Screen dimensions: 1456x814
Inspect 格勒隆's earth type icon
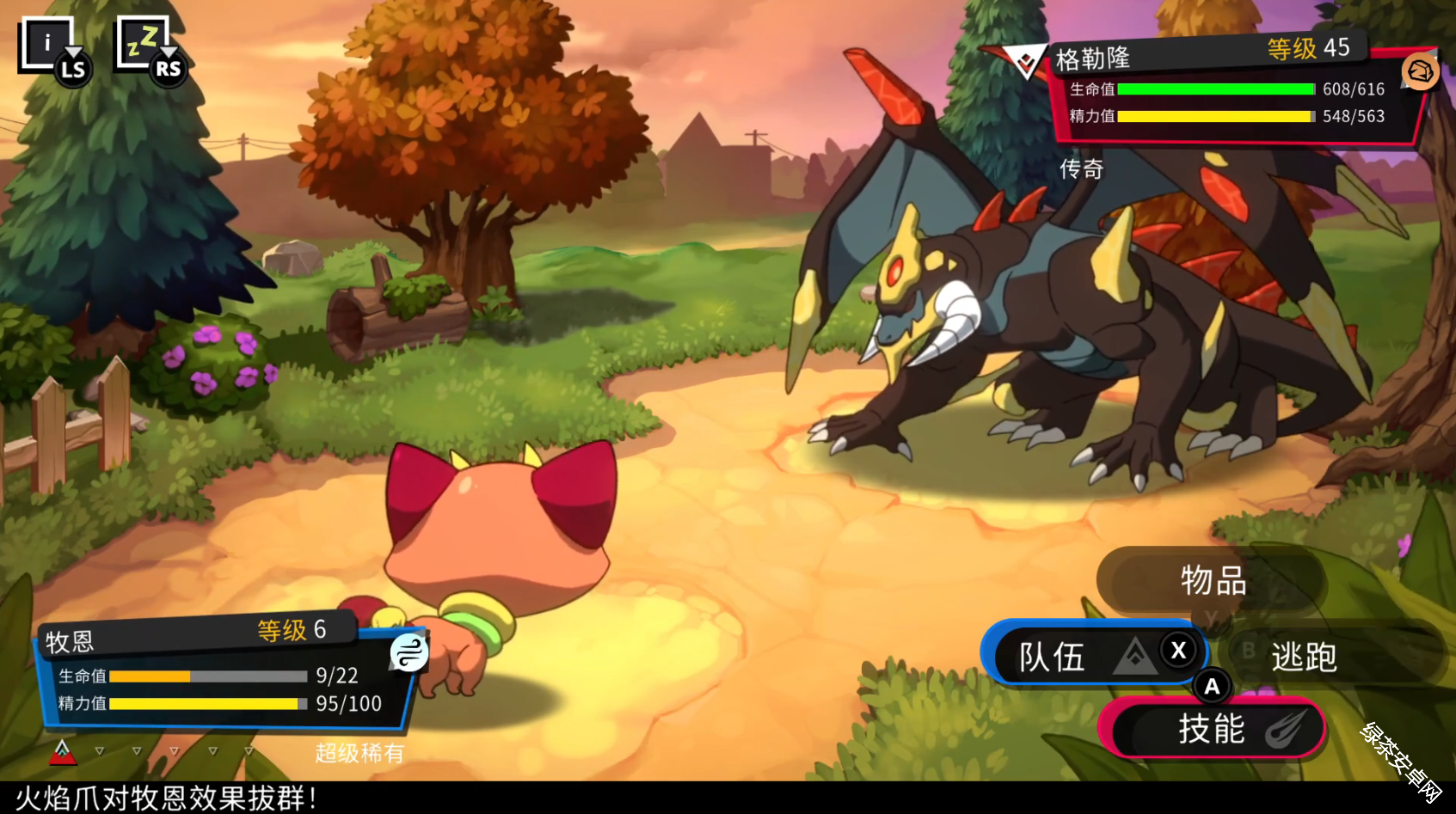click(1420, 72)
